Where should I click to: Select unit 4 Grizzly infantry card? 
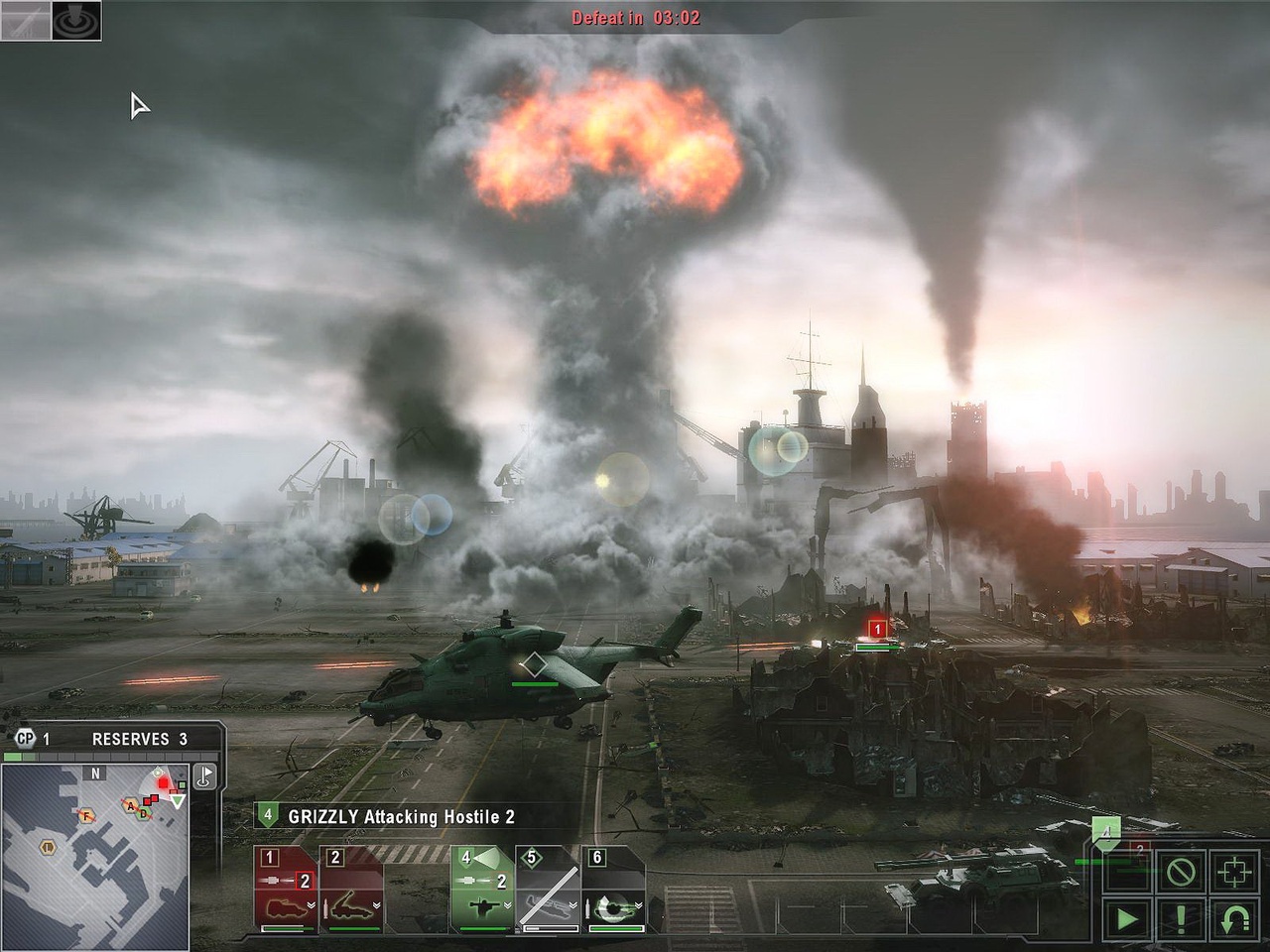(482, 889)
